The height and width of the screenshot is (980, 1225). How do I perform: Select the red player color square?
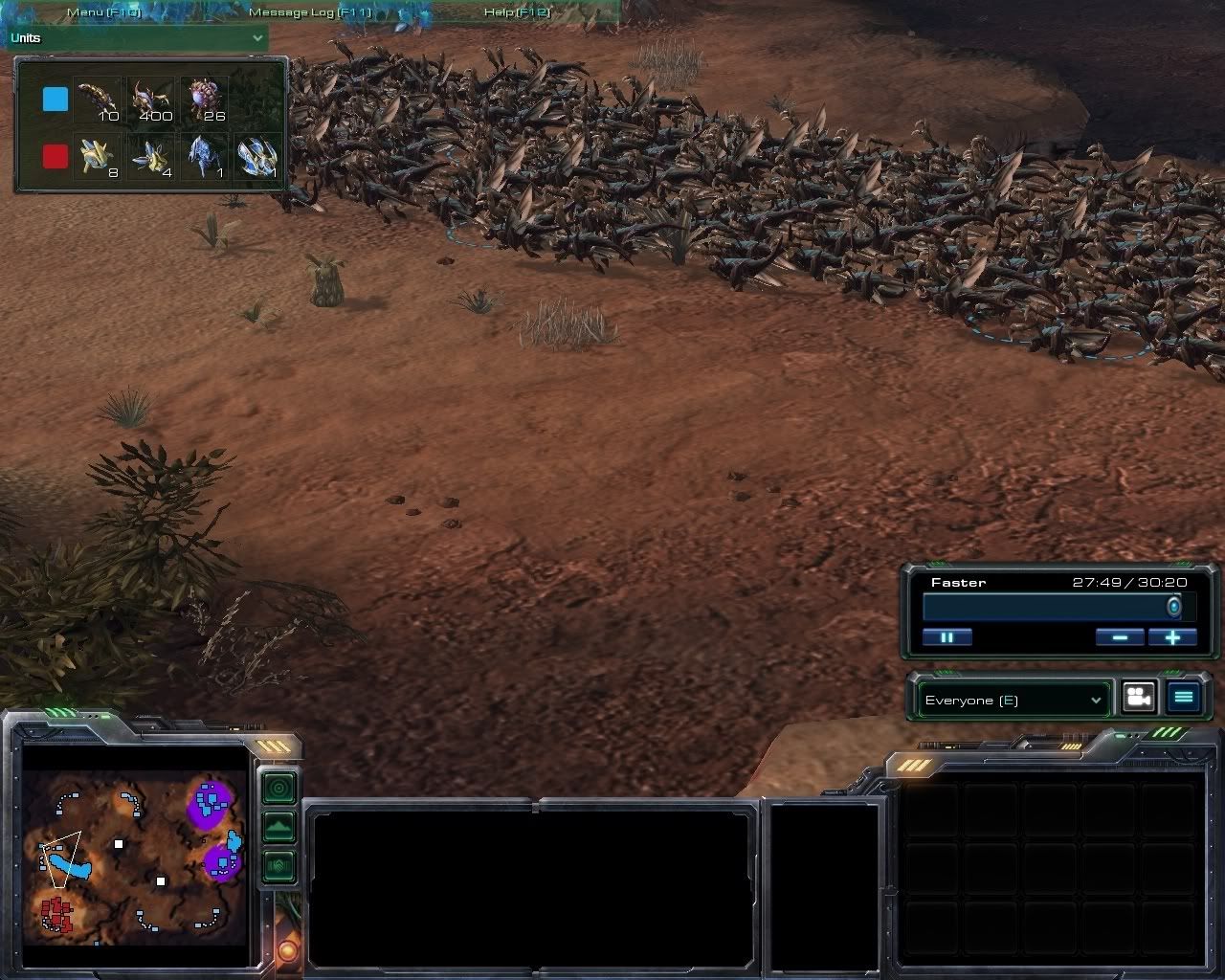(x=56, y=156)
